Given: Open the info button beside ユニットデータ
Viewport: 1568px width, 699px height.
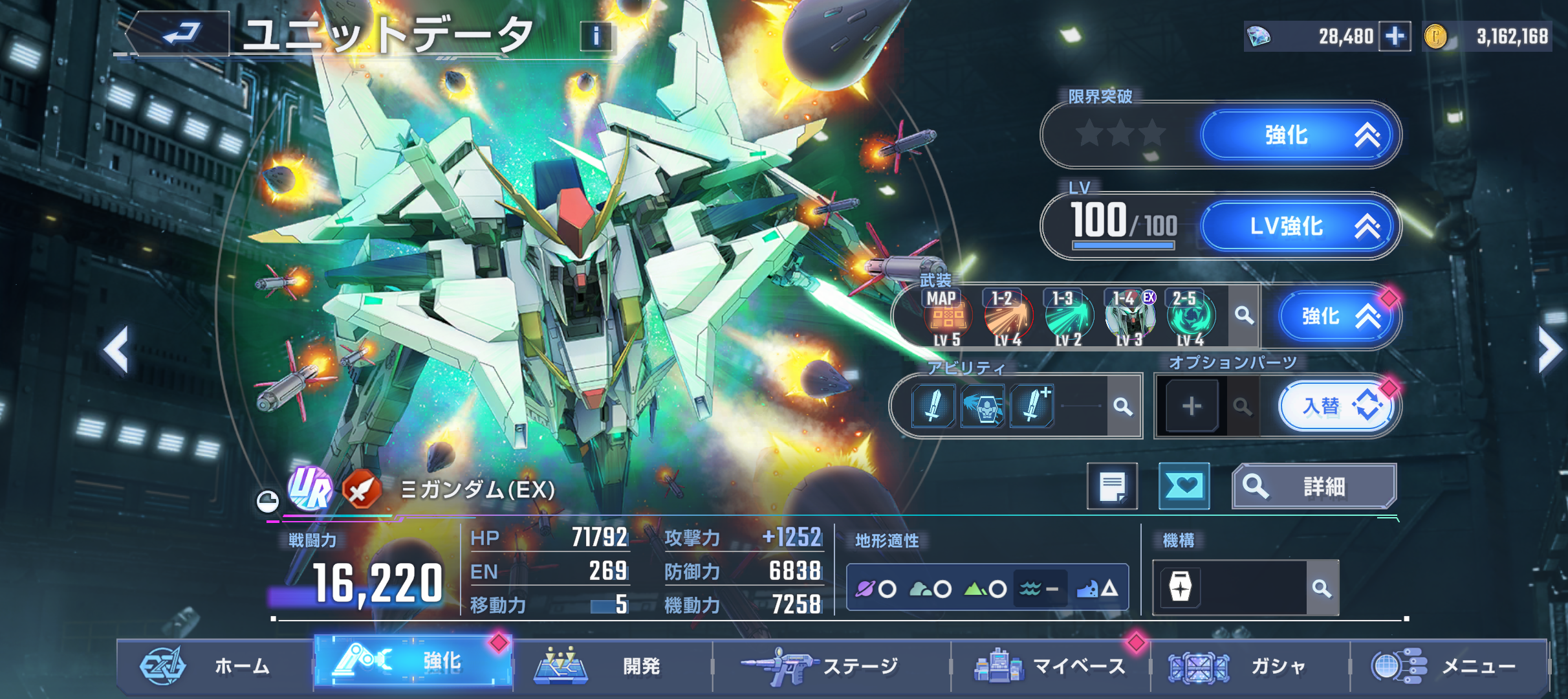Looking at the screenshot, I should [596, 36].
